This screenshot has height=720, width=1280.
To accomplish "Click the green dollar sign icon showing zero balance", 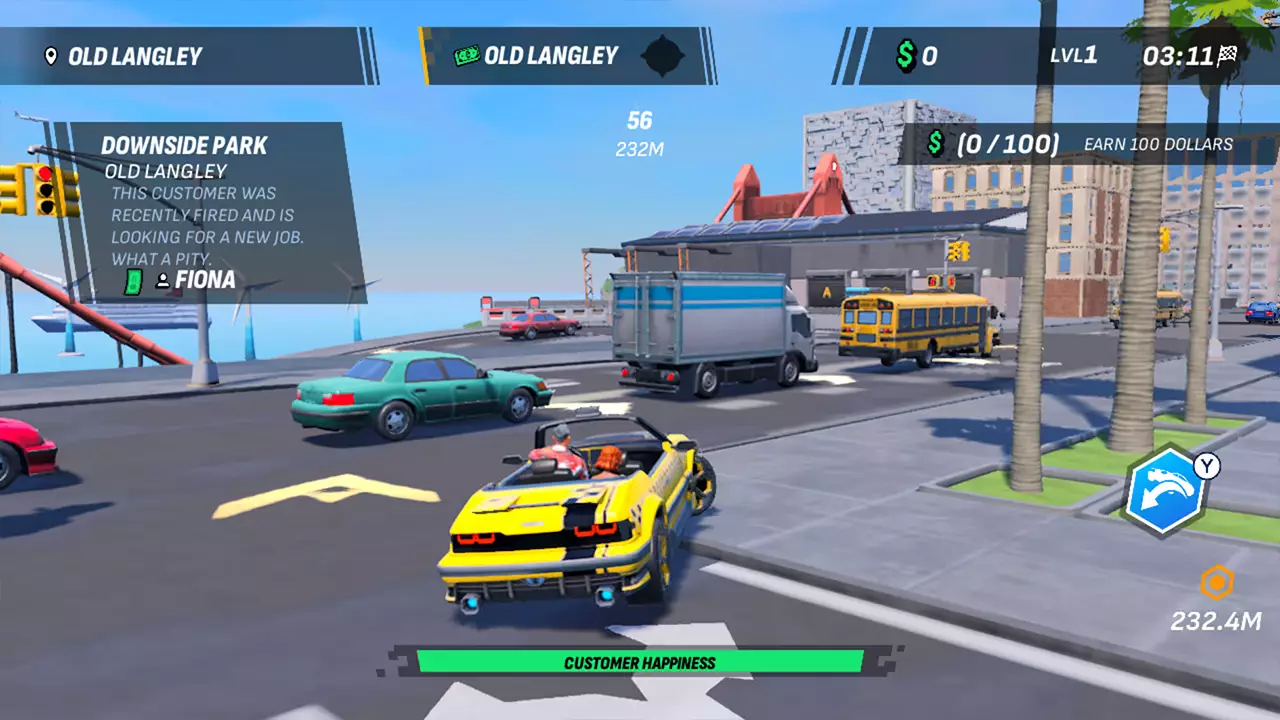I will (x=907, y=56).
